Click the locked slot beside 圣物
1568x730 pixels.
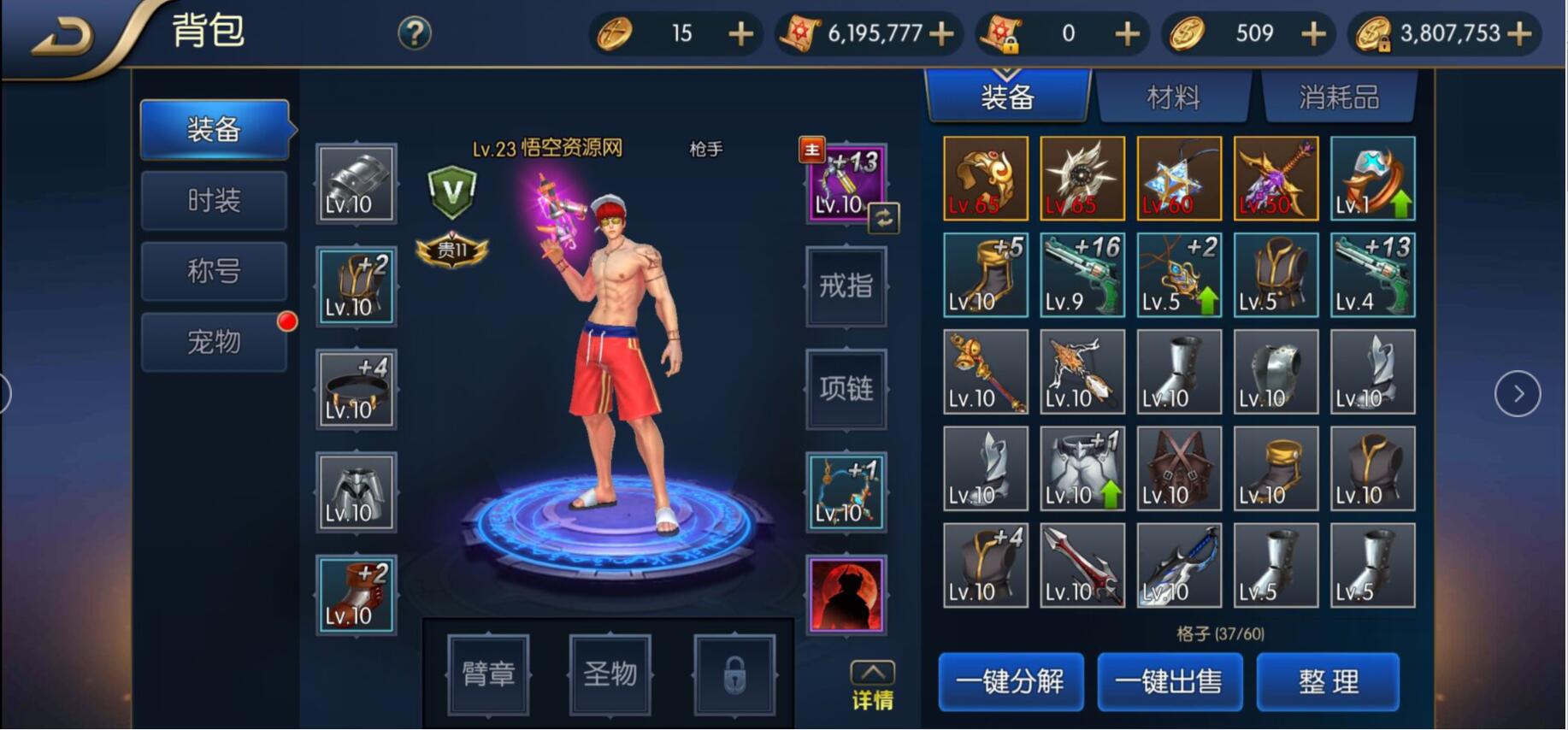coord(734,674)
